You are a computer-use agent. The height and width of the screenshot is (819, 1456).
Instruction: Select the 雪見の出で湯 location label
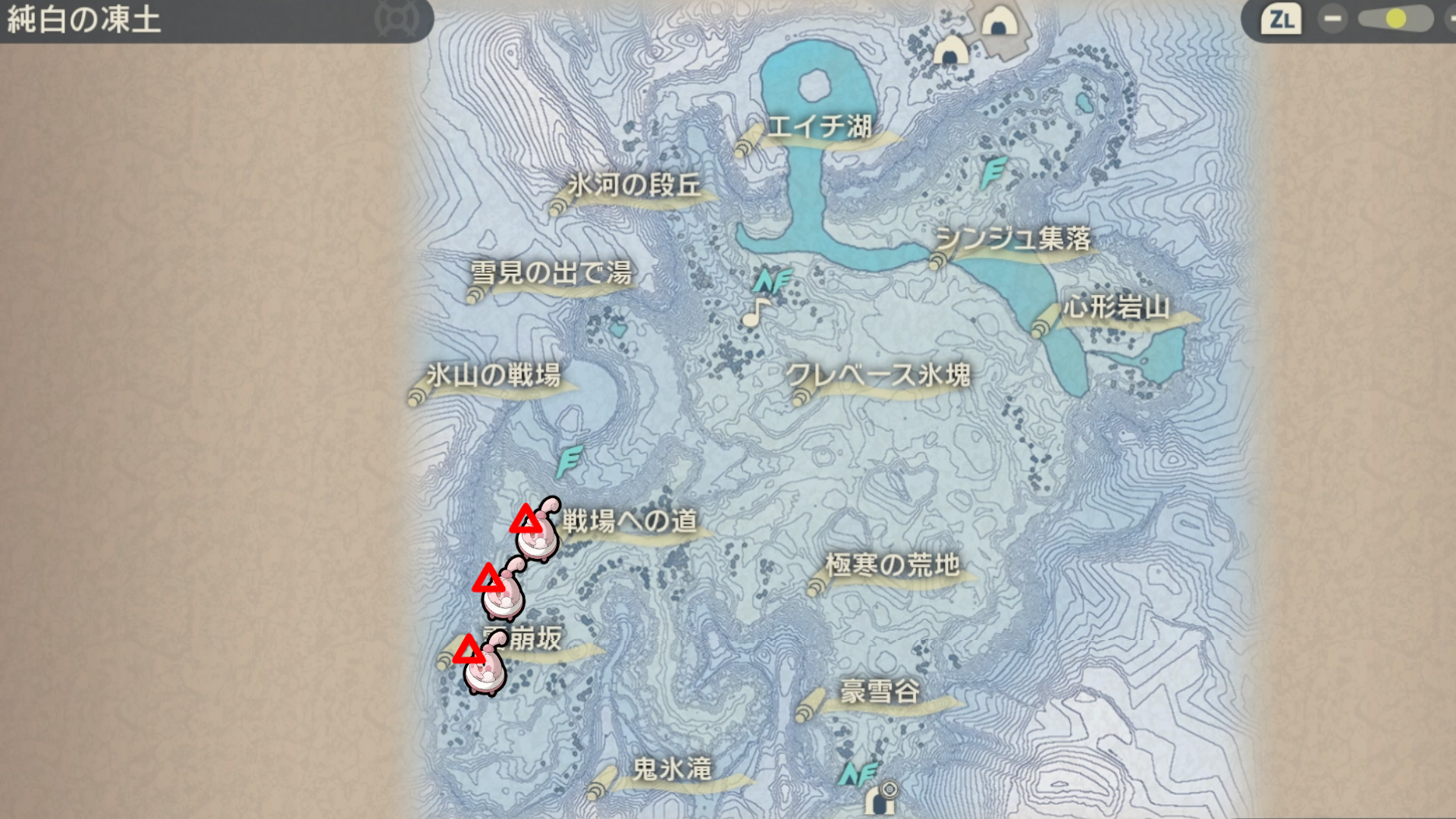[x=551, y=273]
